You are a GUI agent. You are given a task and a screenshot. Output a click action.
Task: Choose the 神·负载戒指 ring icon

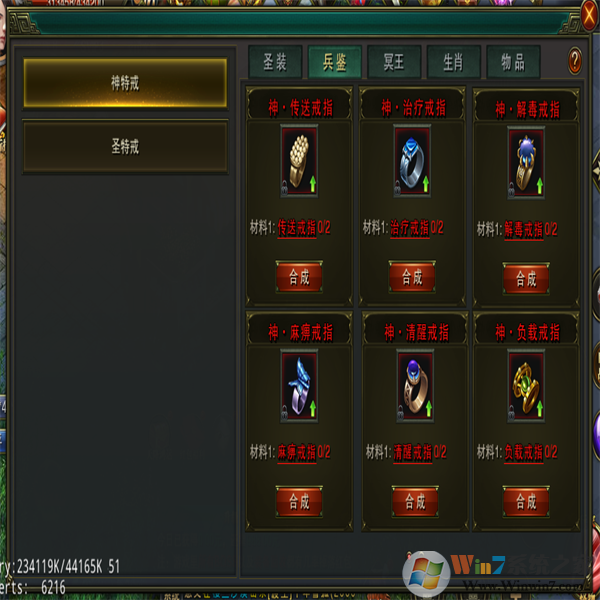click(x=526, y=387)
